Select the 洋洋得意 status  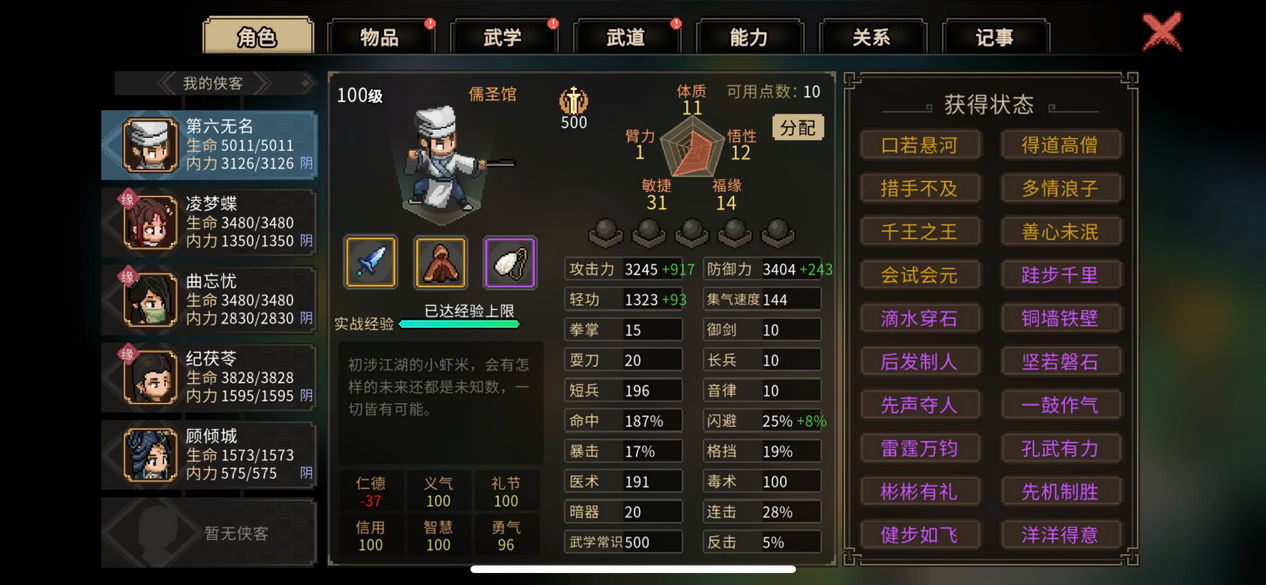point(1060,535)
